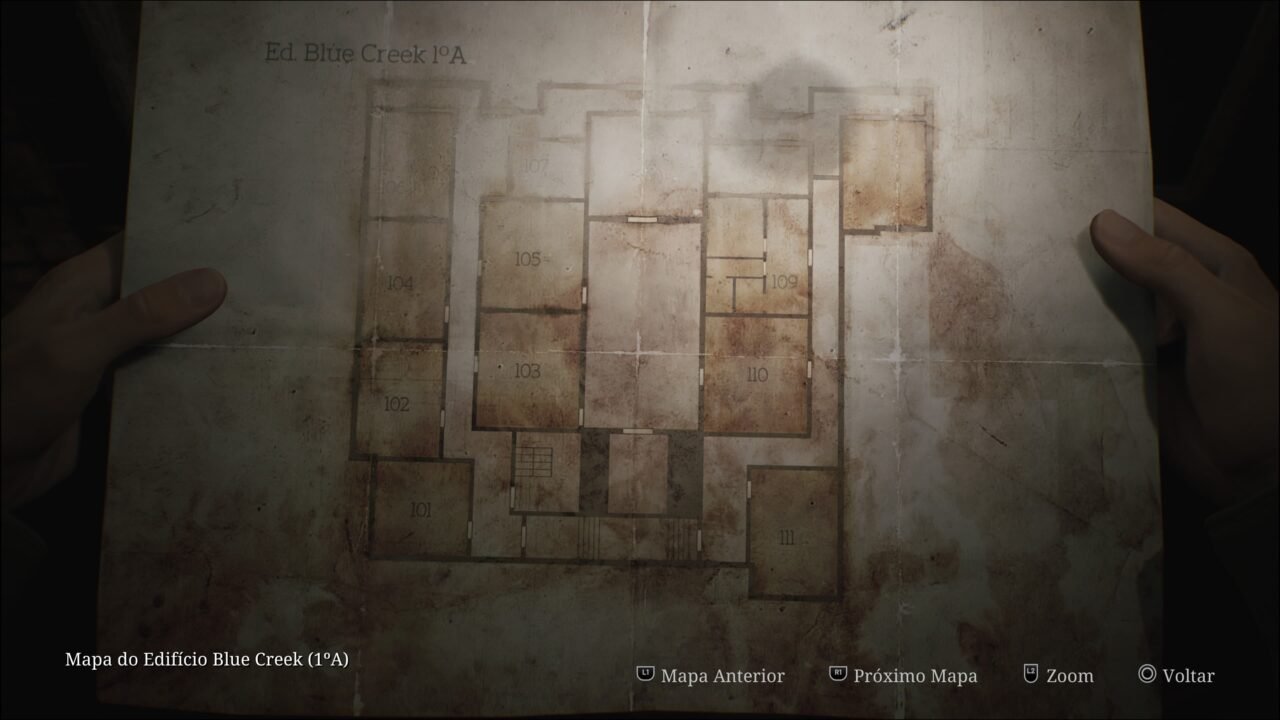
Task: Select the staircase symbol on the map
Action: click(x=533, y=460)
